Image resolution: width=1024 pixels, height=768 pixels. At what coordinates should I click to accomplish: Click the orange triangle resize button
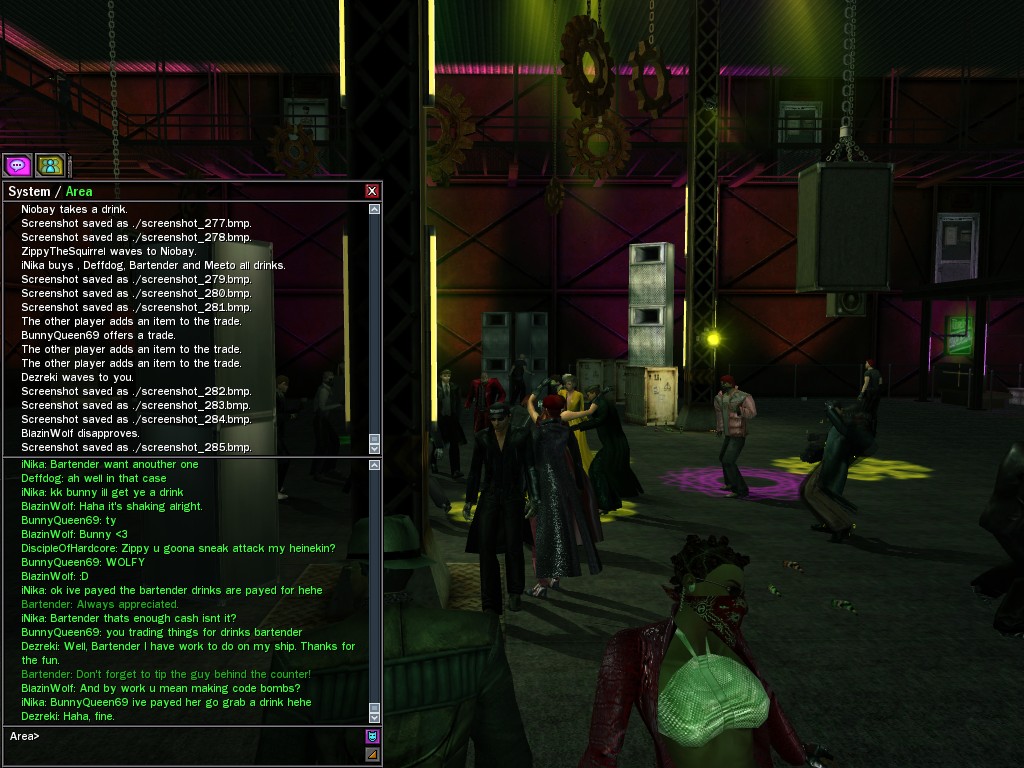click(x=373, y=754)
